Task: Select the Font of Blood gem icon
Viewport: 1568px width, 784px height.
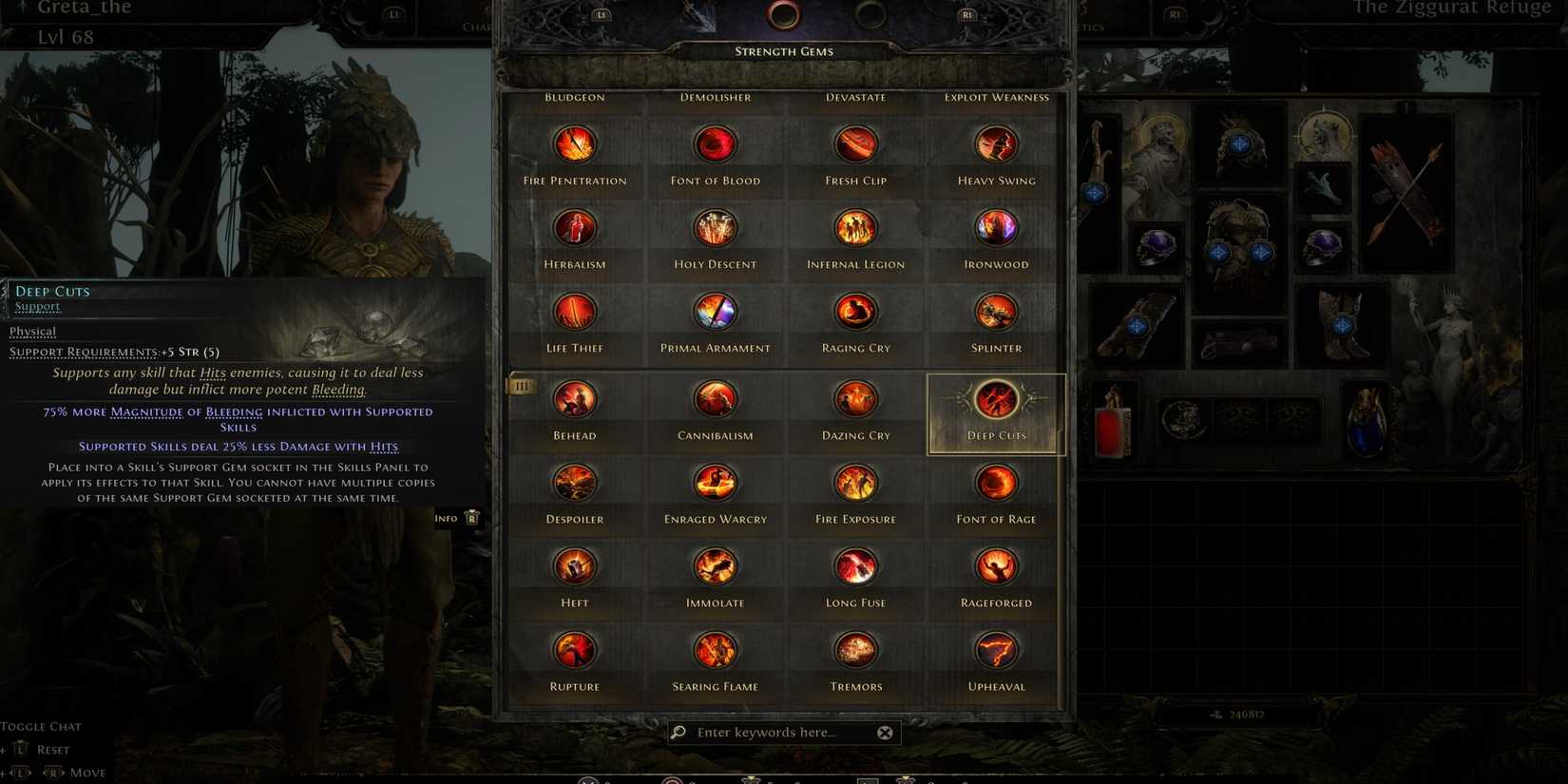Action: [x=715, y=143]
